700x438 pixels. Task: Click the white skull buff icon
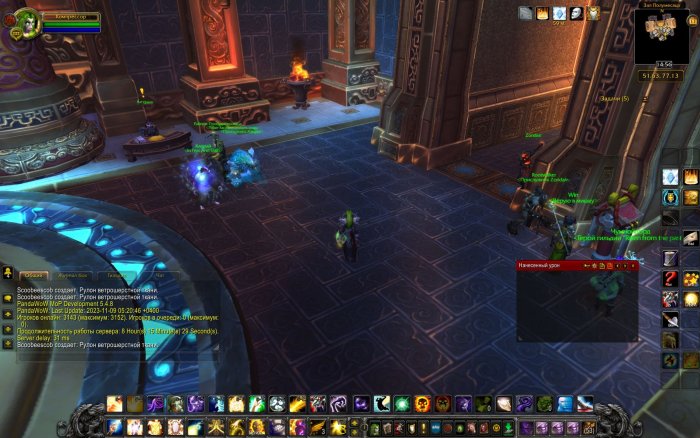[x=576, y=13]
